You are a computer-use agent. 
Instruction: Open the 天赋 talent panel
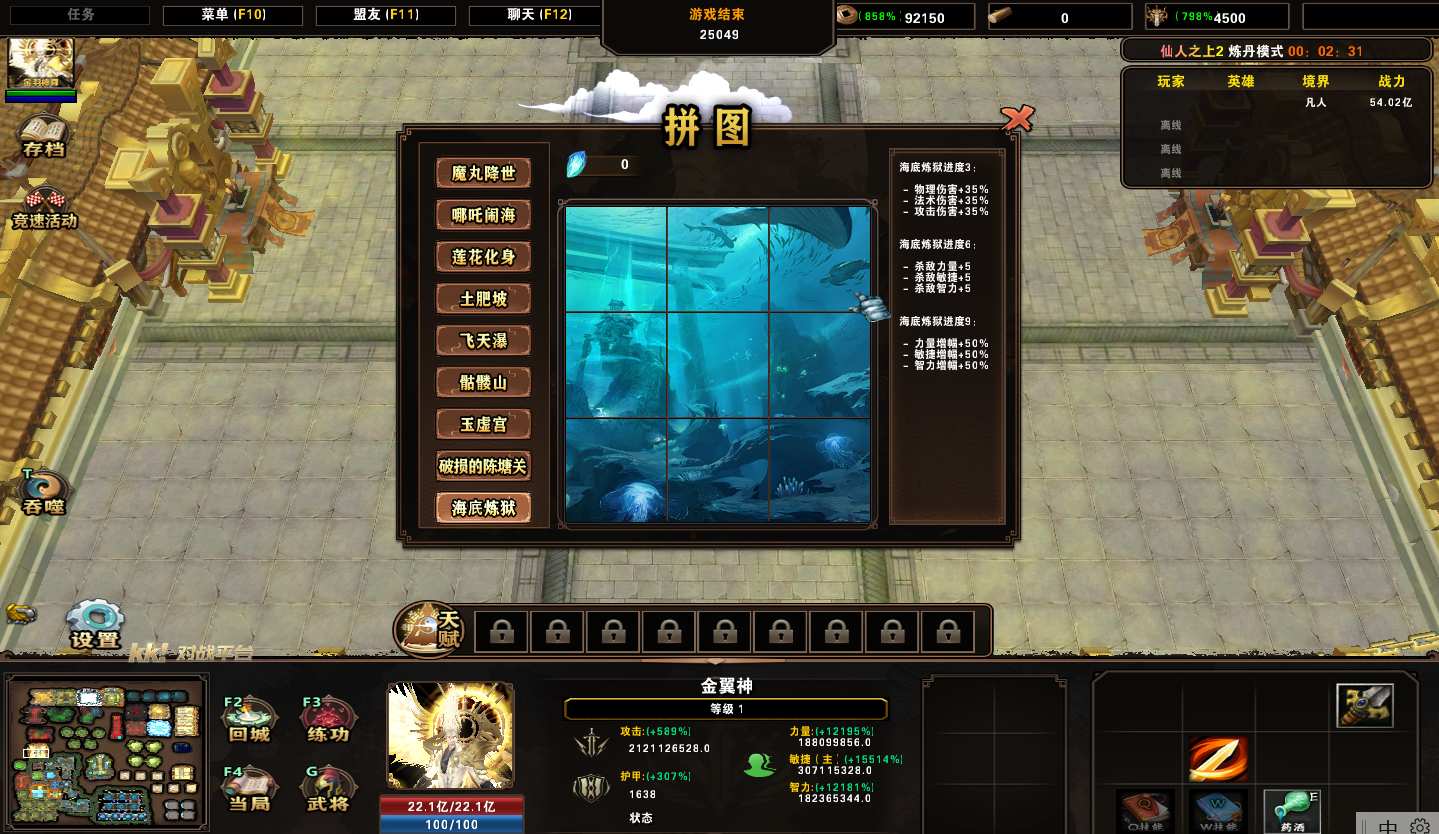click(430, 630)
